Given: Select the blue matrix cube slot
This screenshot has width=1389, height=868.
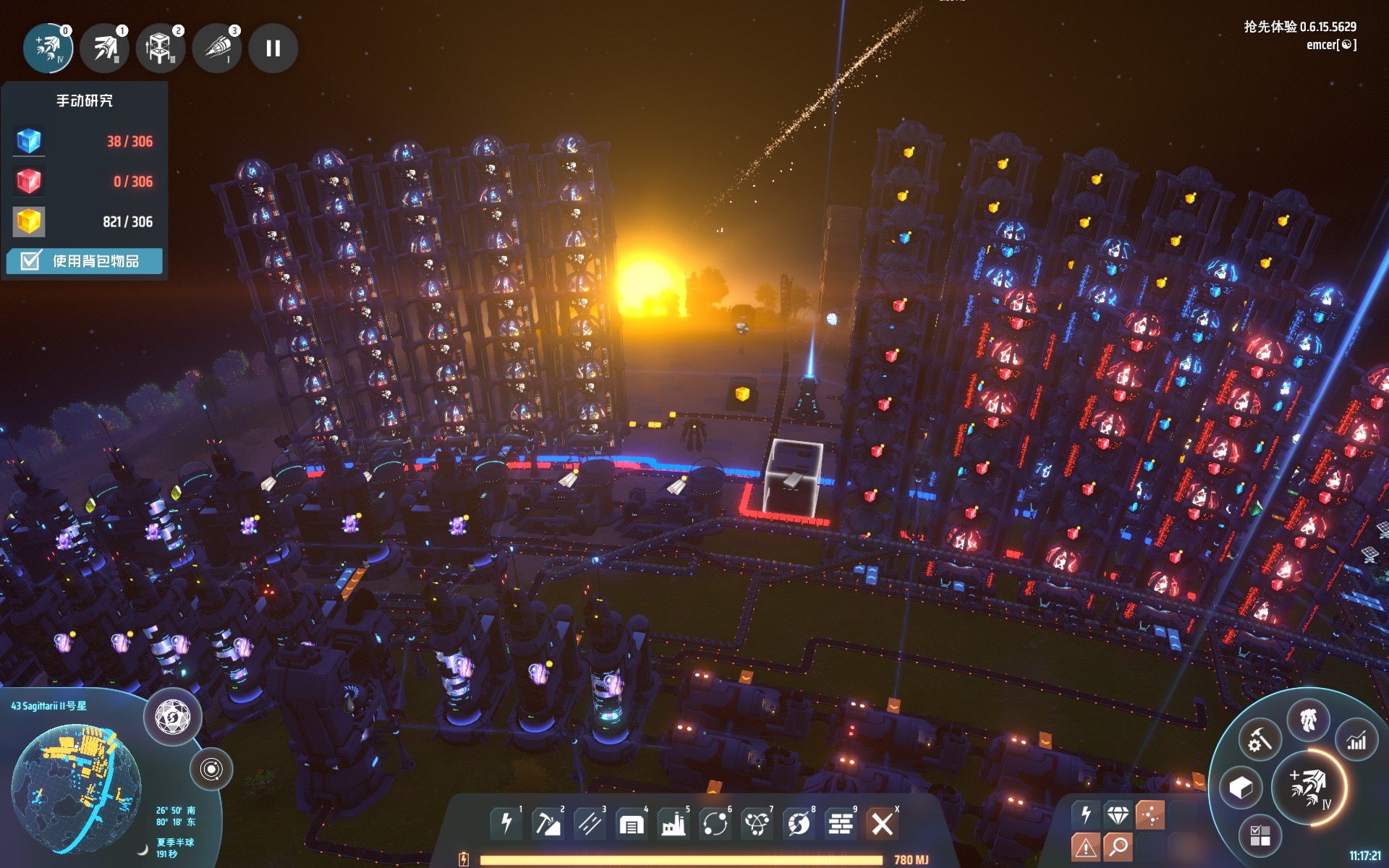Looking at the screenshot, I should coord(29,141).
